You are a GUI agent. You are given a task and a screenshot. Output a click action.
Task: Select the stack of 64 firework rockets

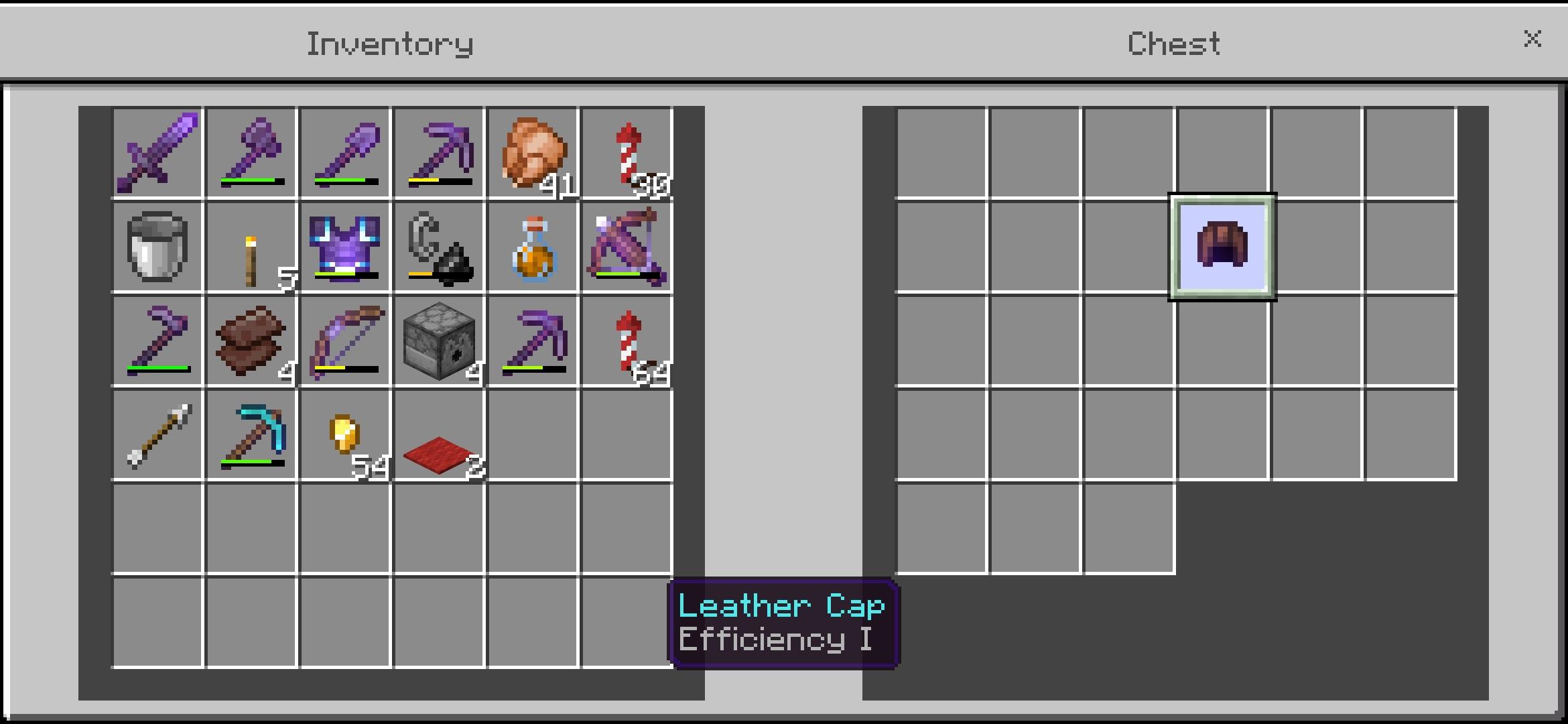click(x=627, y=342)
